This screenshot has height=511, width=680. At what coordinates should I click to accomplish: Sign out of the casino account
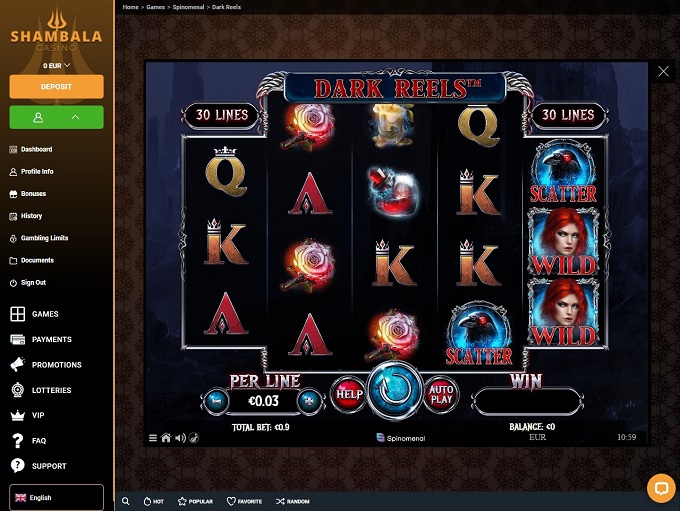click(33, 282)
